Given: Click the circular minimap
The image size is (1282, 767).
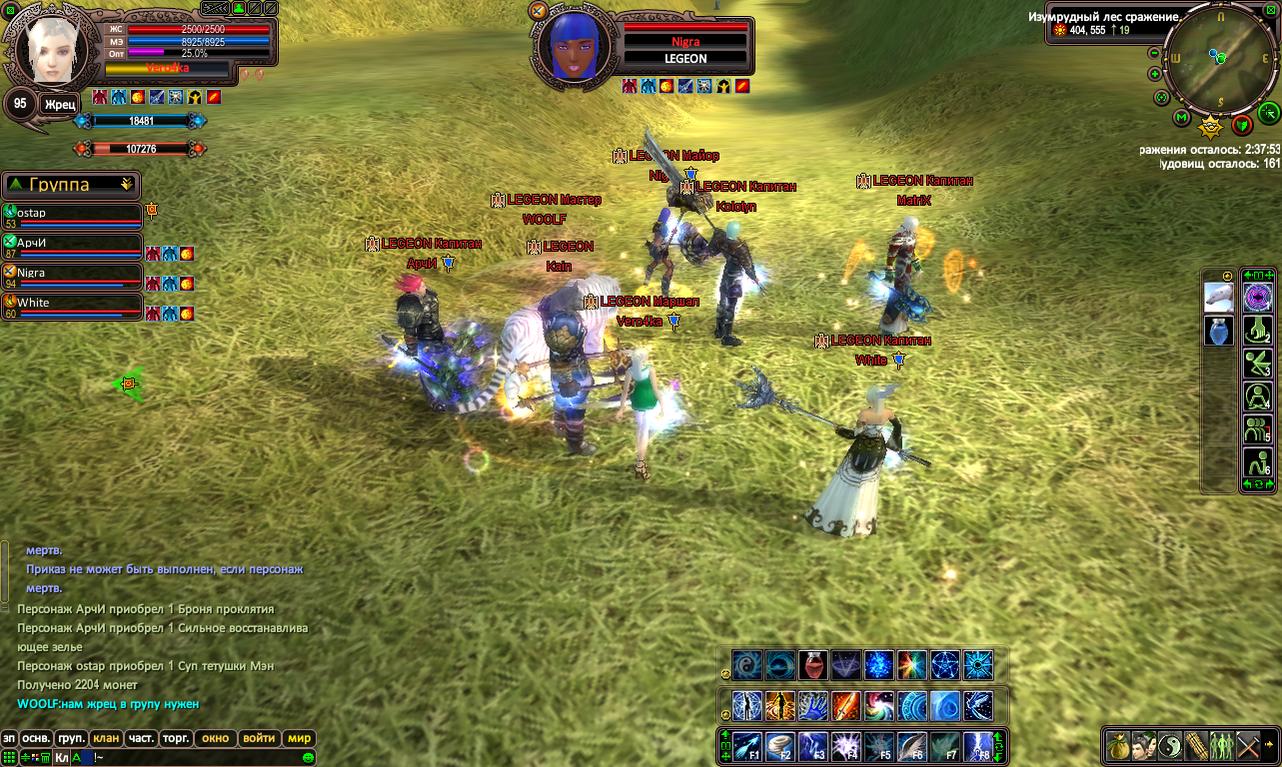Looking at the screenshot, I should coord(1218,59).
